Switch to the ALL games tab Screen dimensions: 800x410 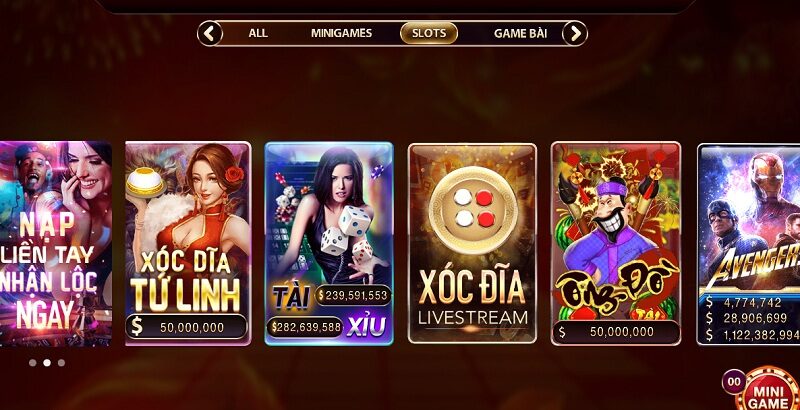click(258, 33)
